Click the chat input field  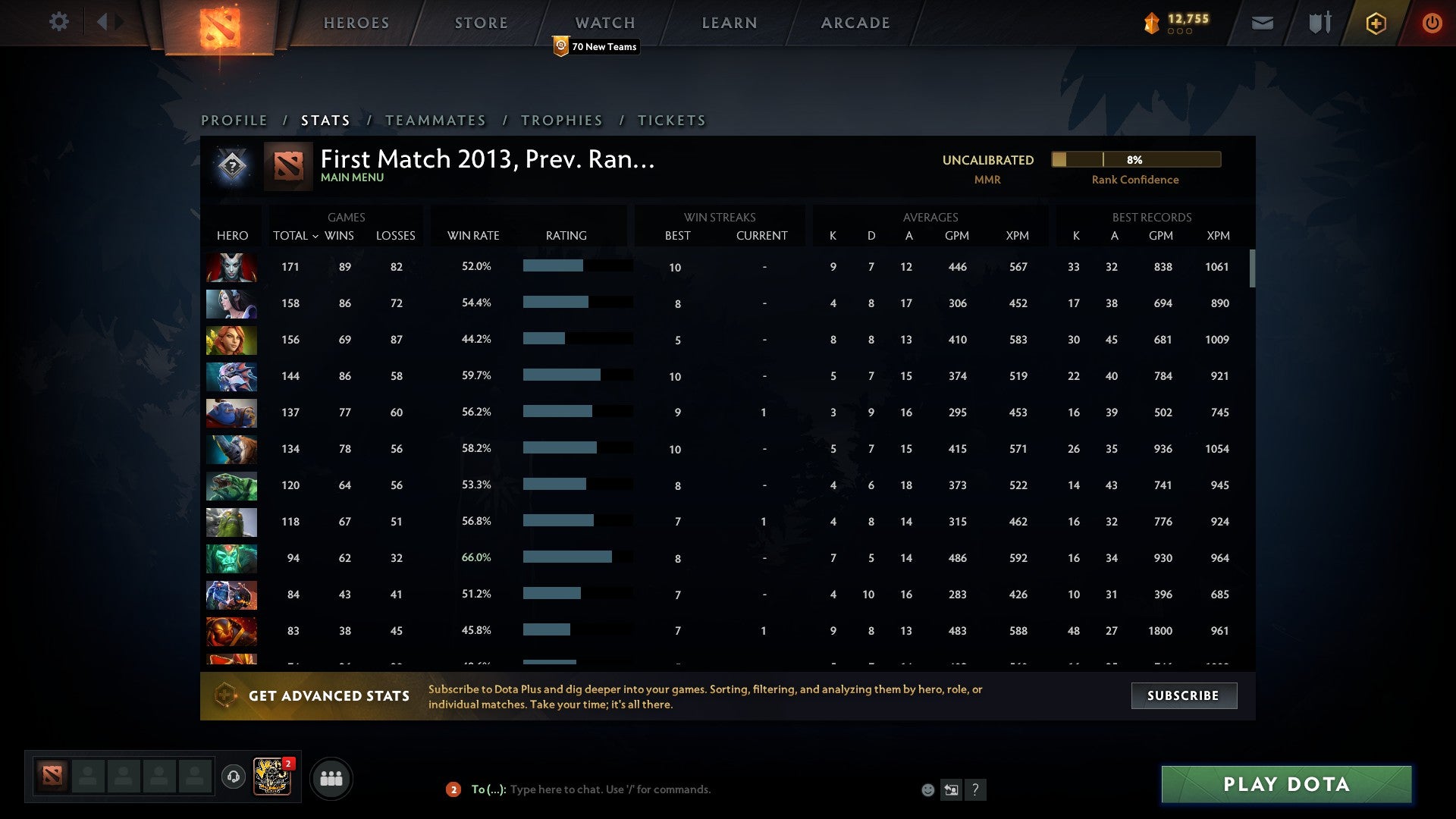tap(607, 789)
